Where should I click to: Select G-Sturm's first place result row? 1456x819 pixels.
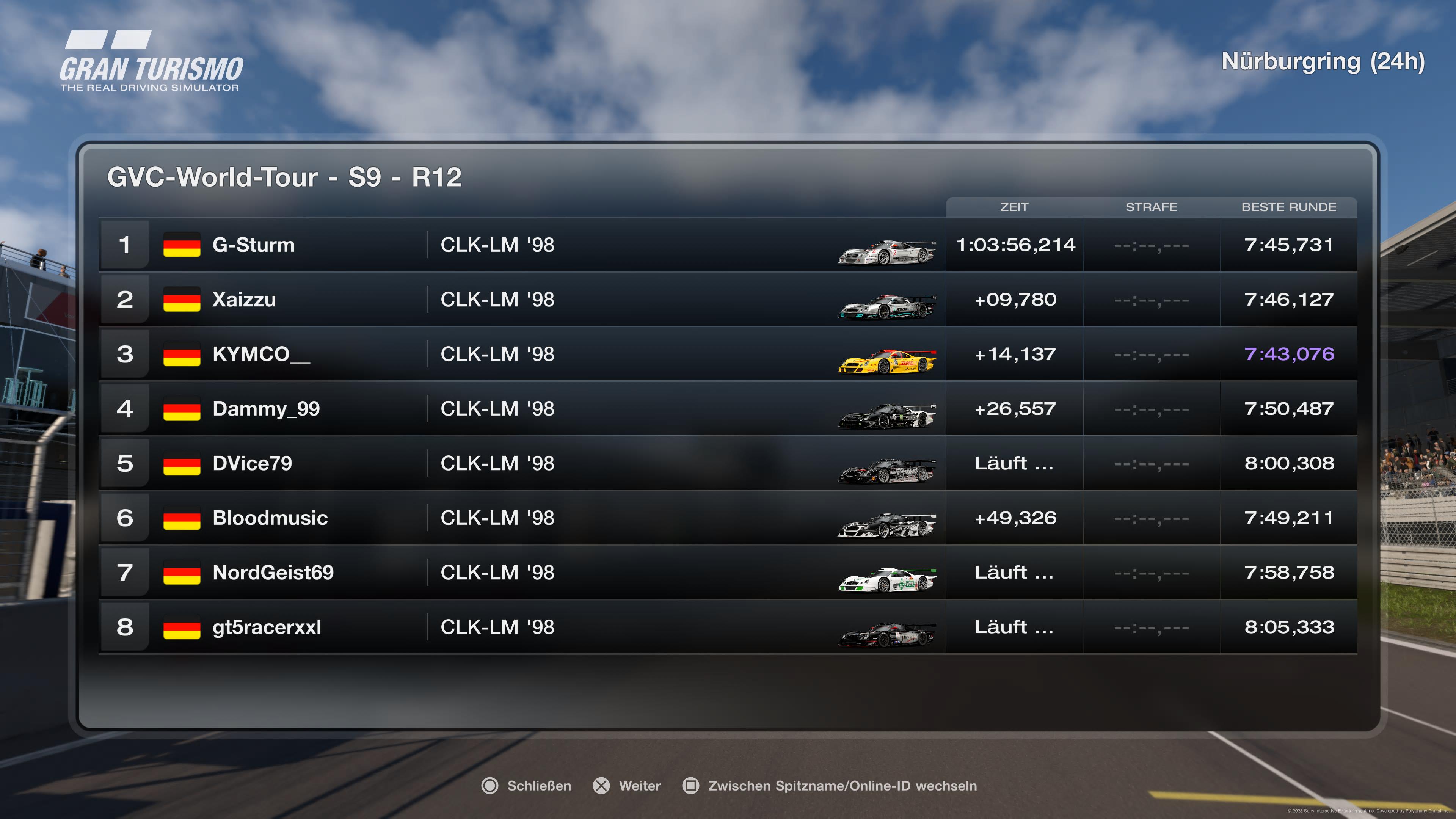point(253,245)
